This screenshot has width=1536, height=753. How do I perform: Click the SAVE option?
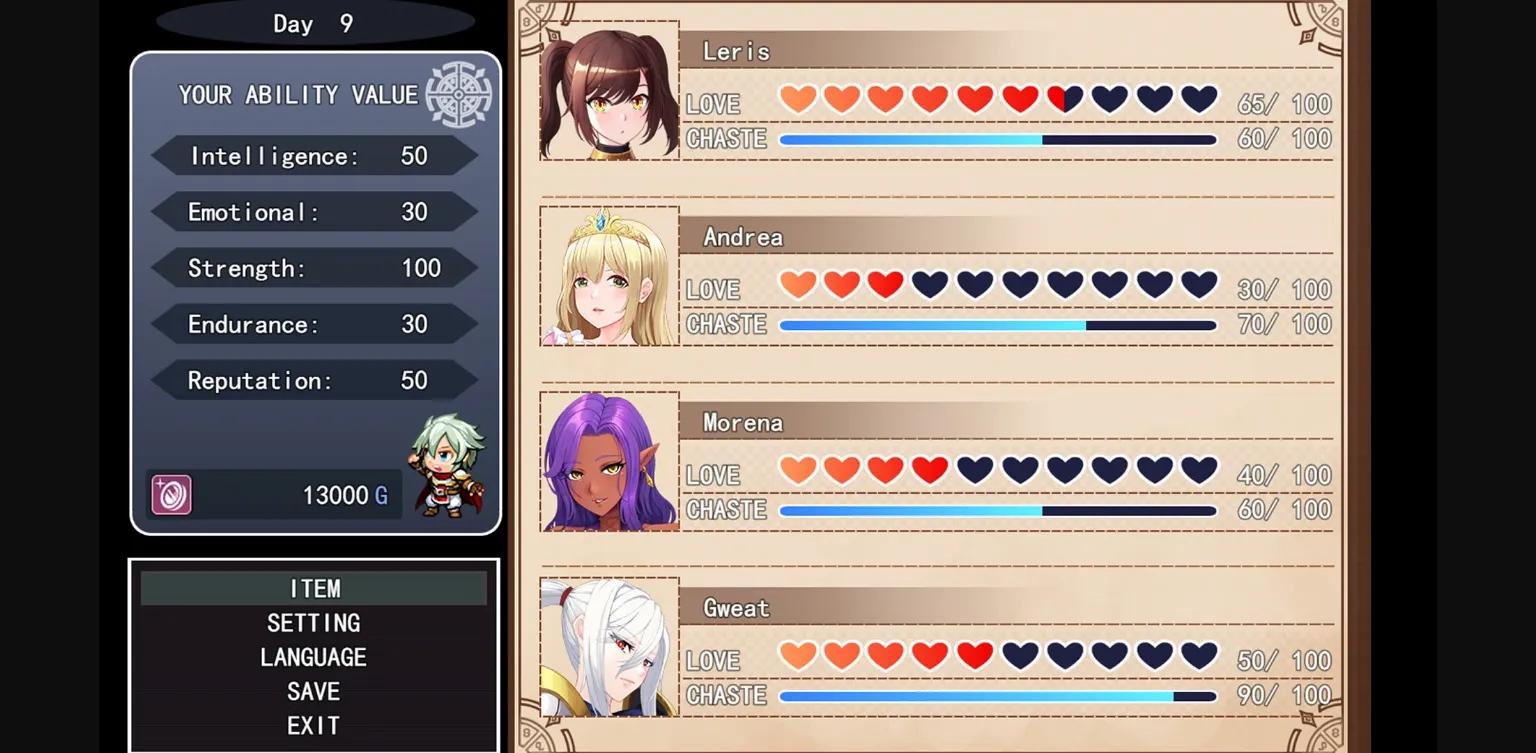coord(314,691)
